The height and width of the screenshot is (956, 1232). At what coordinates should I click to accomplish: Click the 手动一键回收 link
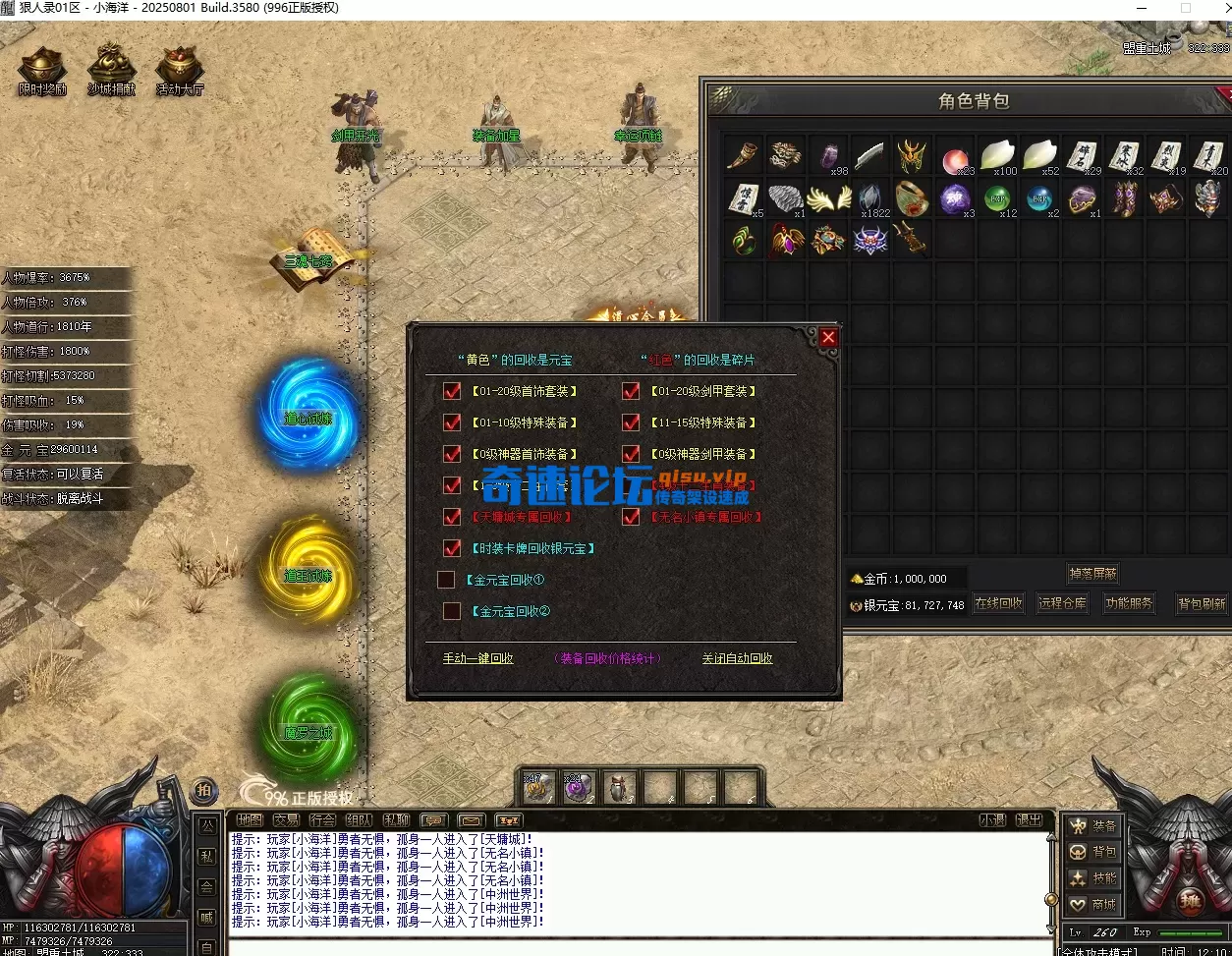pos(477,658)
